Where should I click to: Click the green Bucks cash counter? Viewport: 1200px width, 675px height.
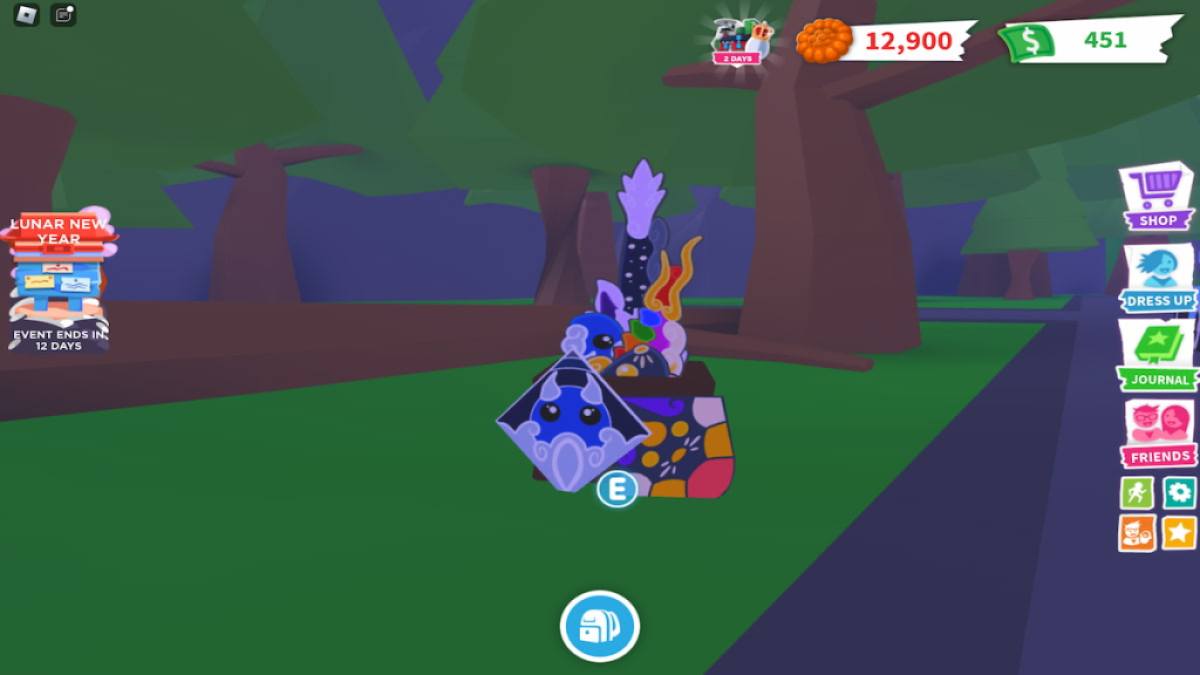pos(1086,41)
